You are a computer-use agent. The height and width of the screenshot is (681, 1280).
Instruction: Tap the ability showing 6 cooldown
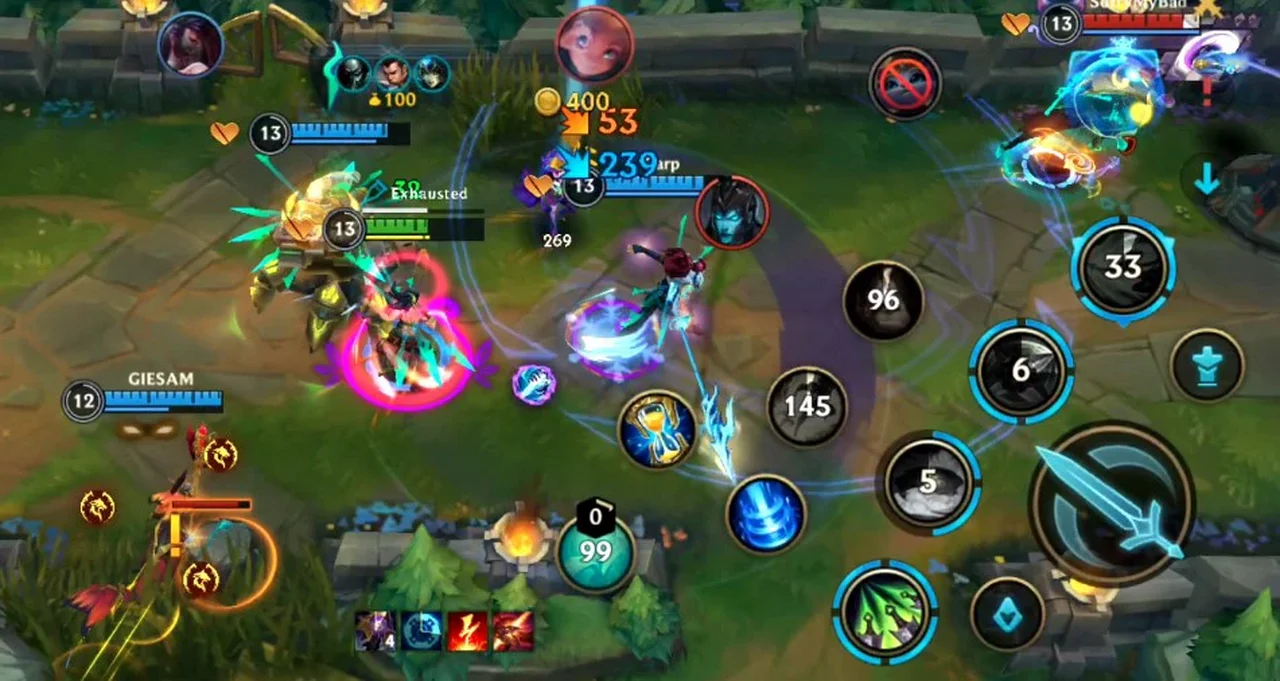1021,371
